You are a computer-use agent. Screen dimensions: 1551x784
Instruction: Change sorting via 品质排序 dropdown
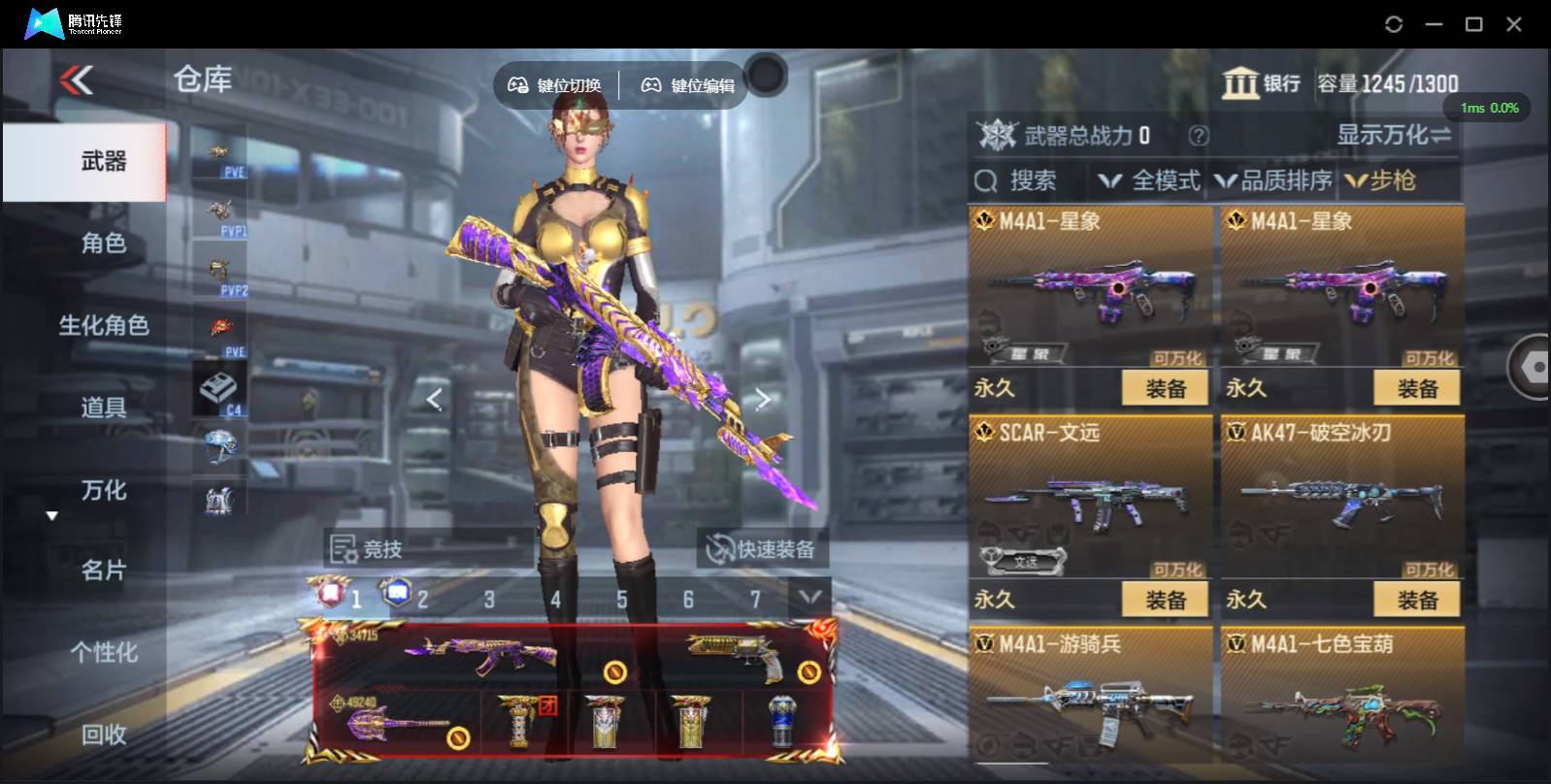pos(1274,180)
